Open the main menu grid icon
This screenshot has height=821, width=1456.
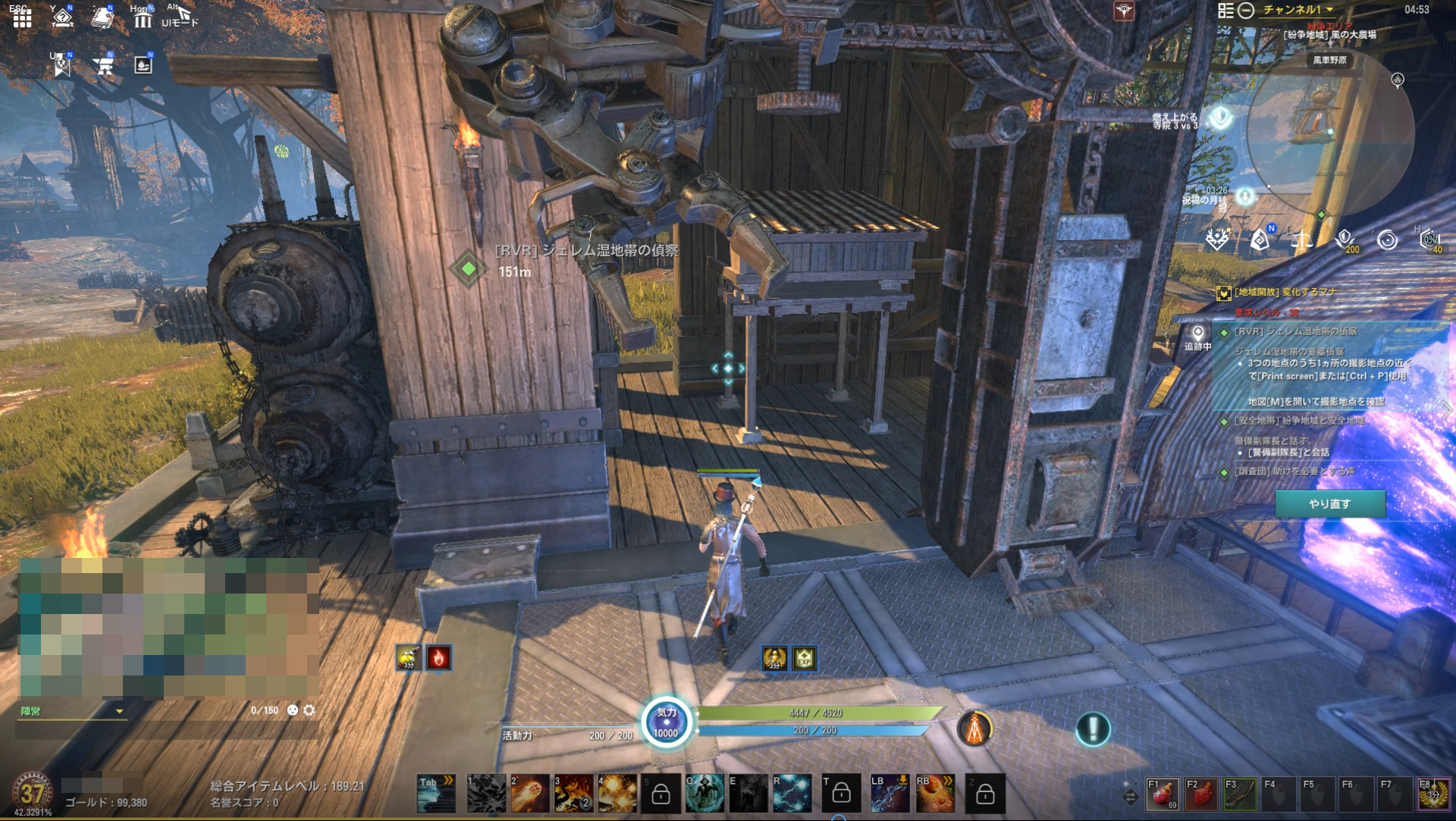point(22,17)
